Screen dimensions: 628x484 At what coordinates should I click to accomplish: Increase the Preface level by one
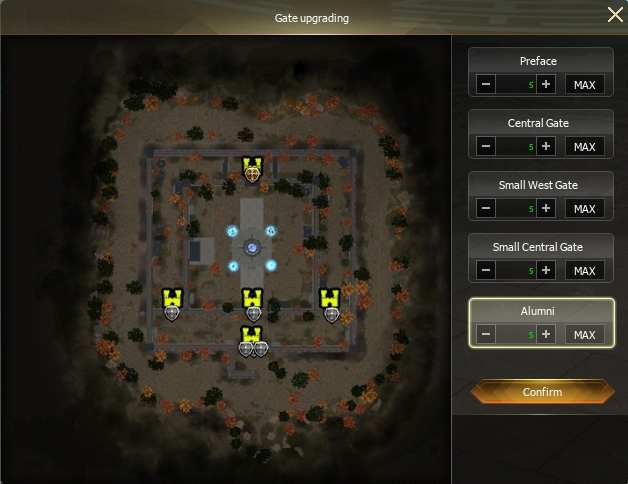click(546, 85)
